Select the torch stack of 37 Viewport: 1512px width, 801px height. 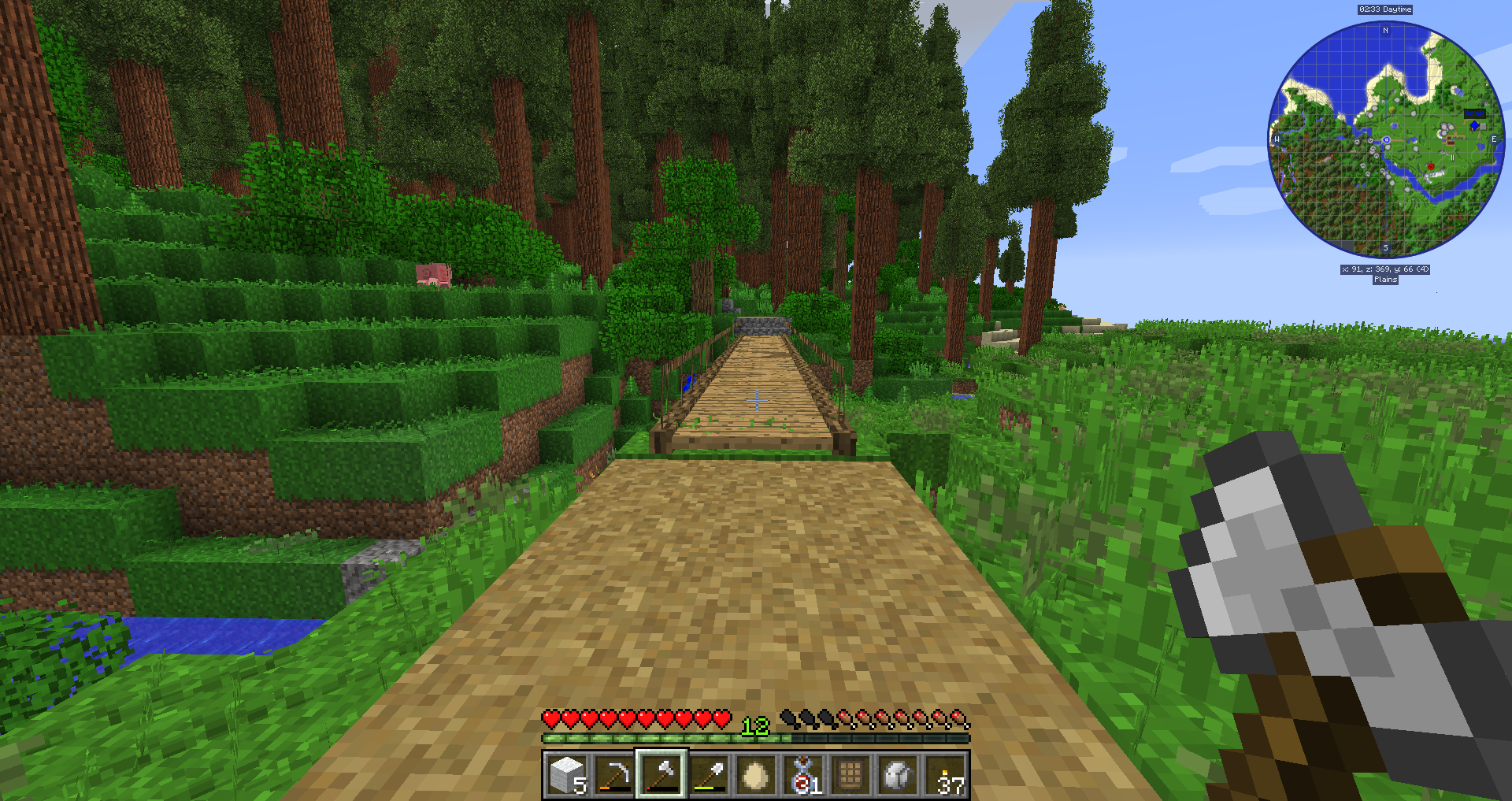pos(945,775)
